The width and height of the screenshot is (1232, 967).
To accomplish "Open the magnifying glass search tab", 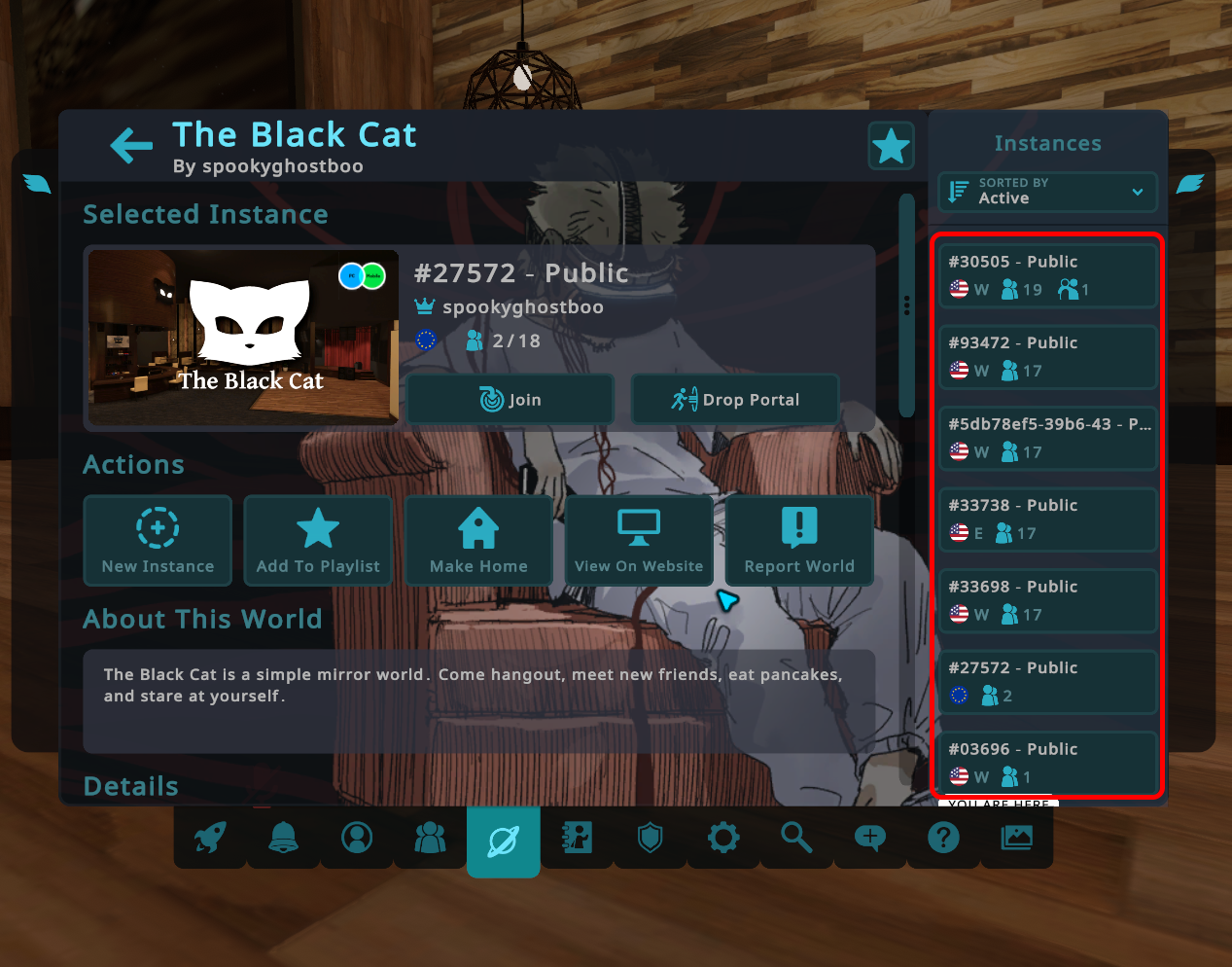I will [796, 837].
